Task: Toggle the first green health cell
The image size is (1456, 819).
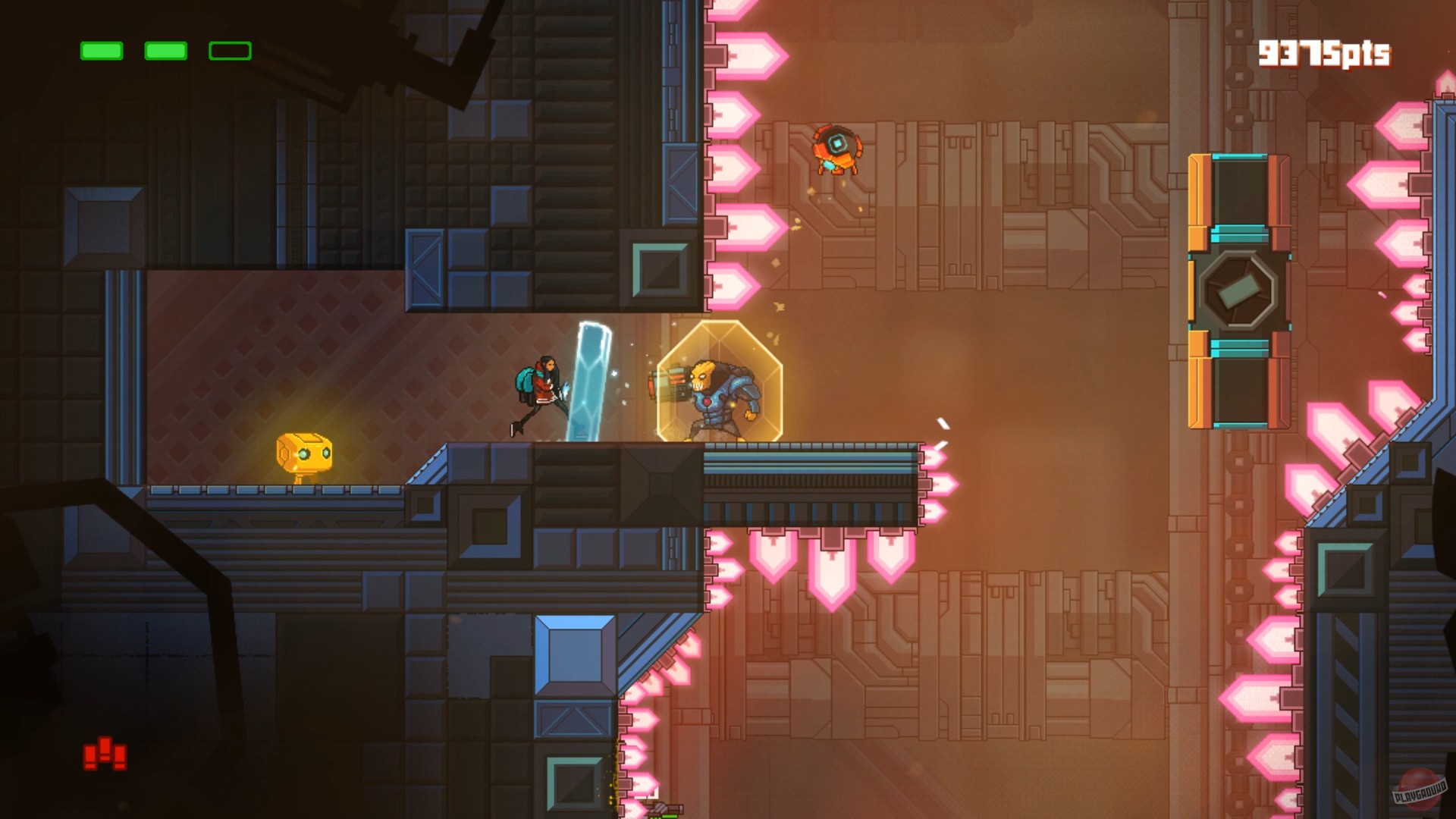Action: [102, 51]
